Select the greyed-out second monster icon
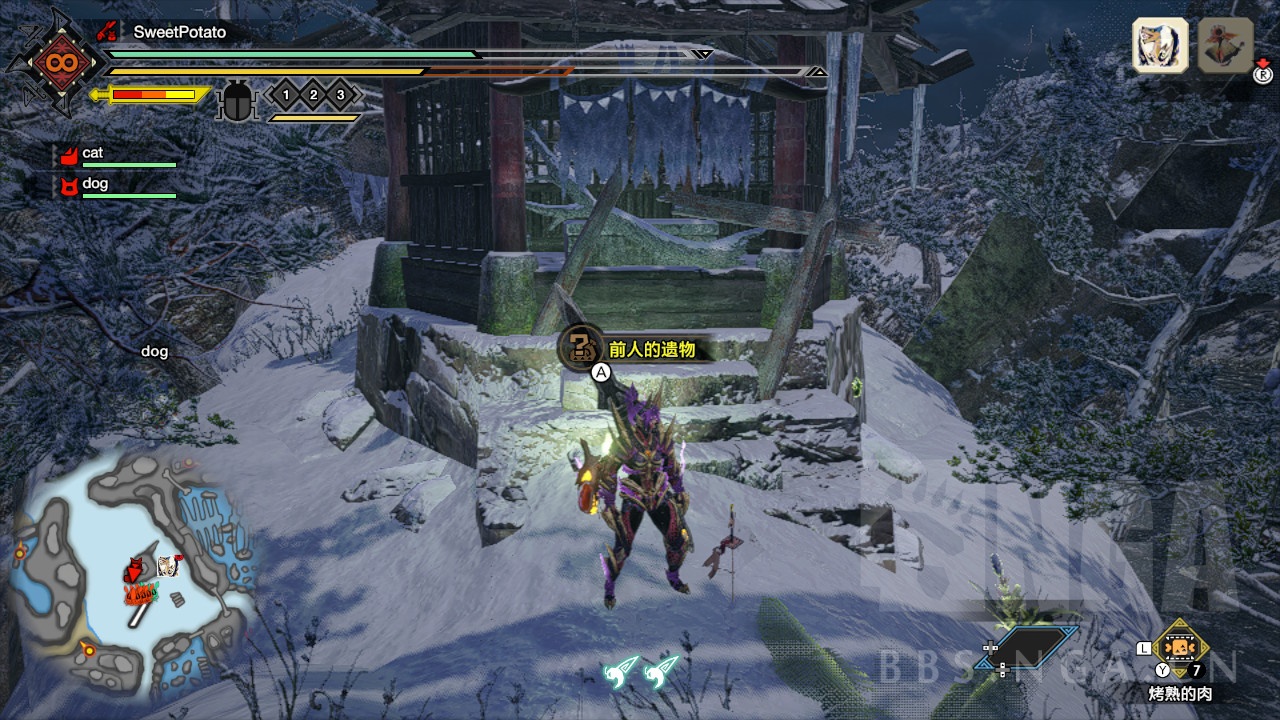 coord(1225,45)
